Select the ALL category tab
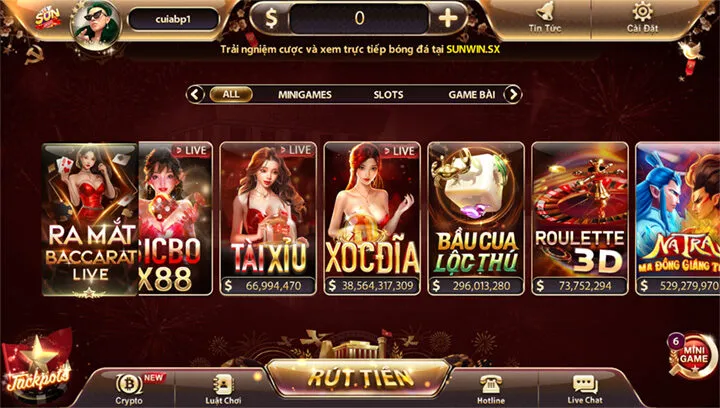720x408 pixels. 230,94
